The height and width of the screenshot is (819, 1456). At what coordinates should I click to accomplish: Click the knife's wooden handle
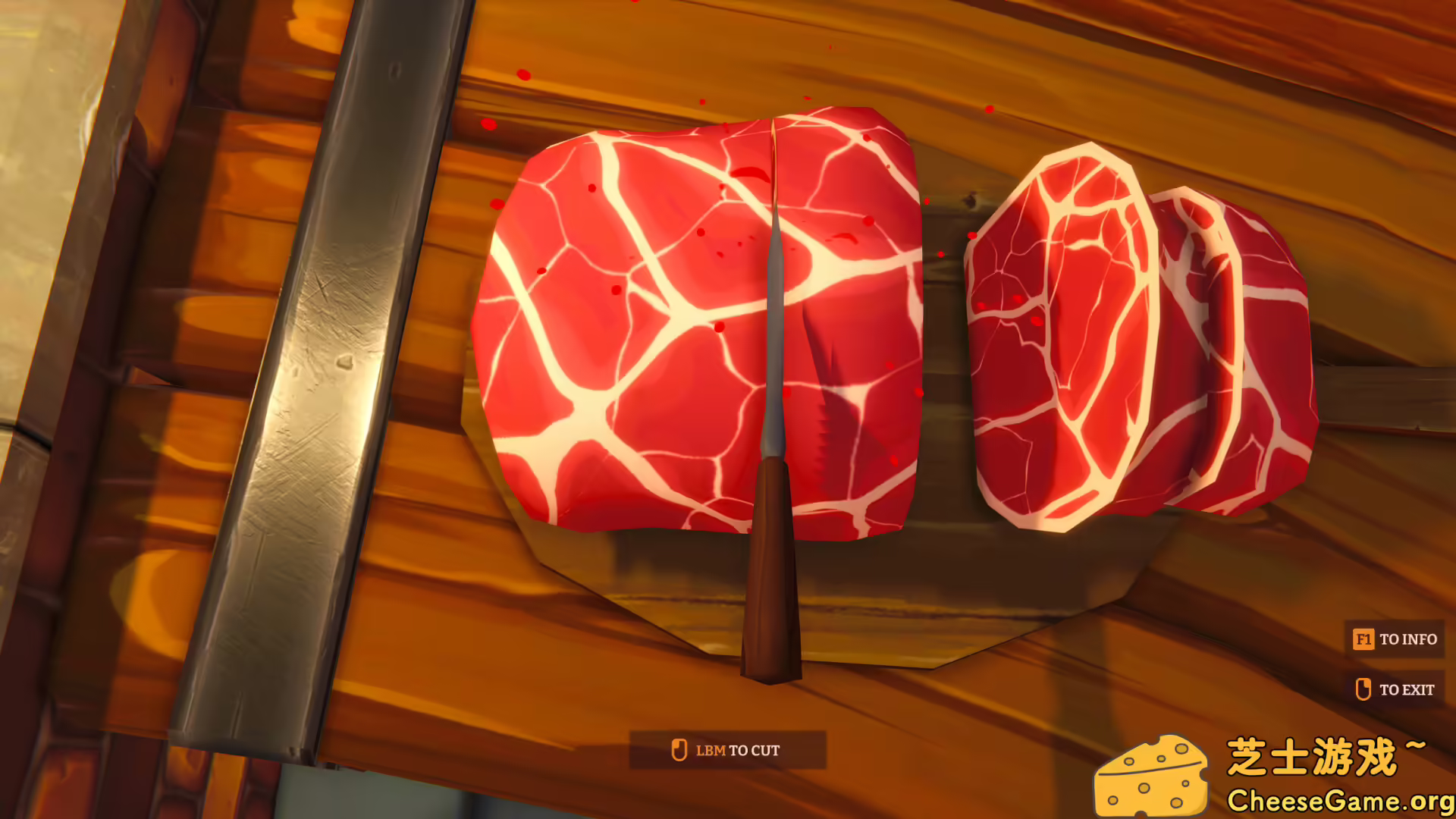click(770, 576)
